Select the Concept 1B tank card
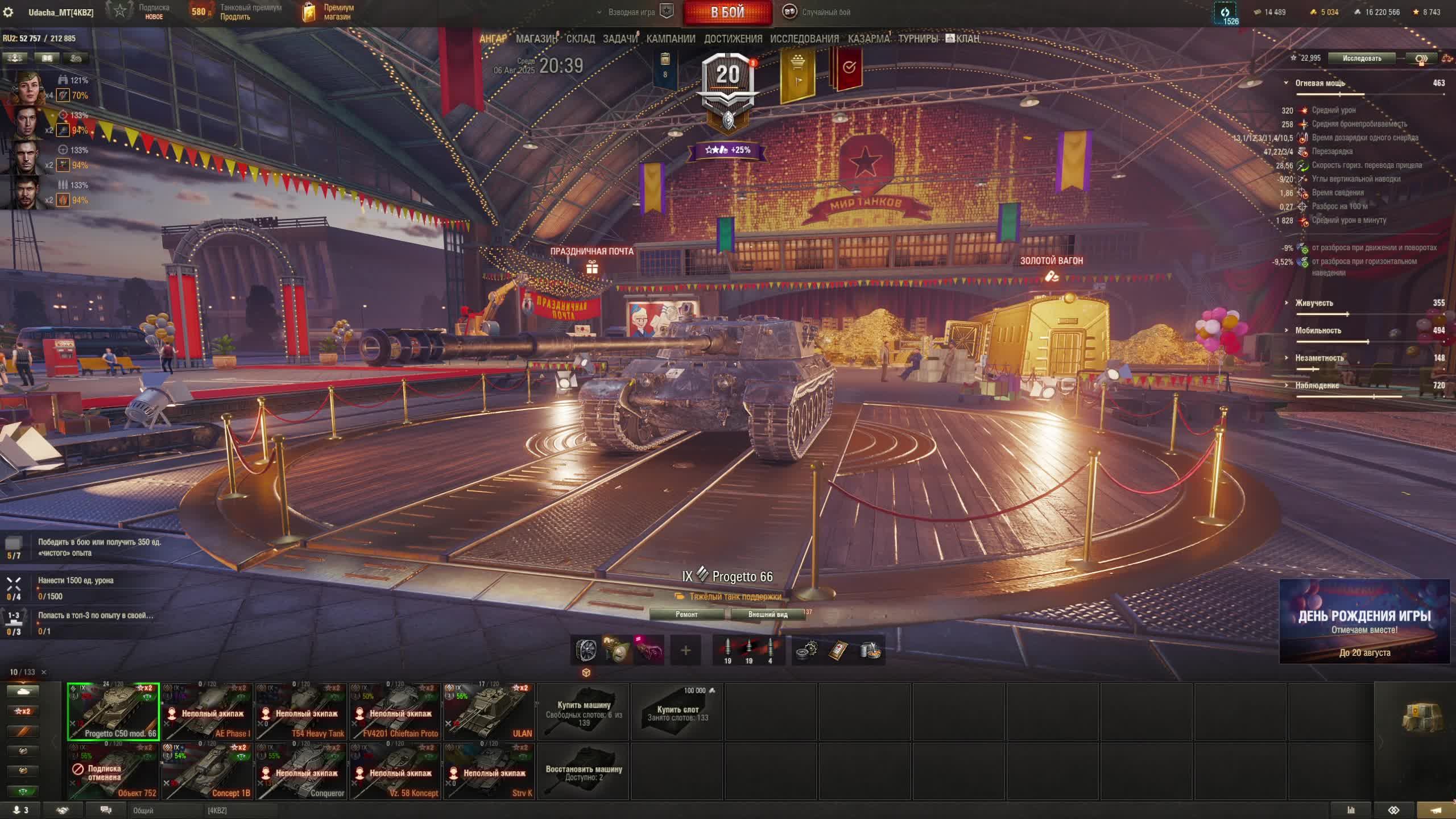The width and height of the screenshot is (1456, 819). tap(207, 771)
